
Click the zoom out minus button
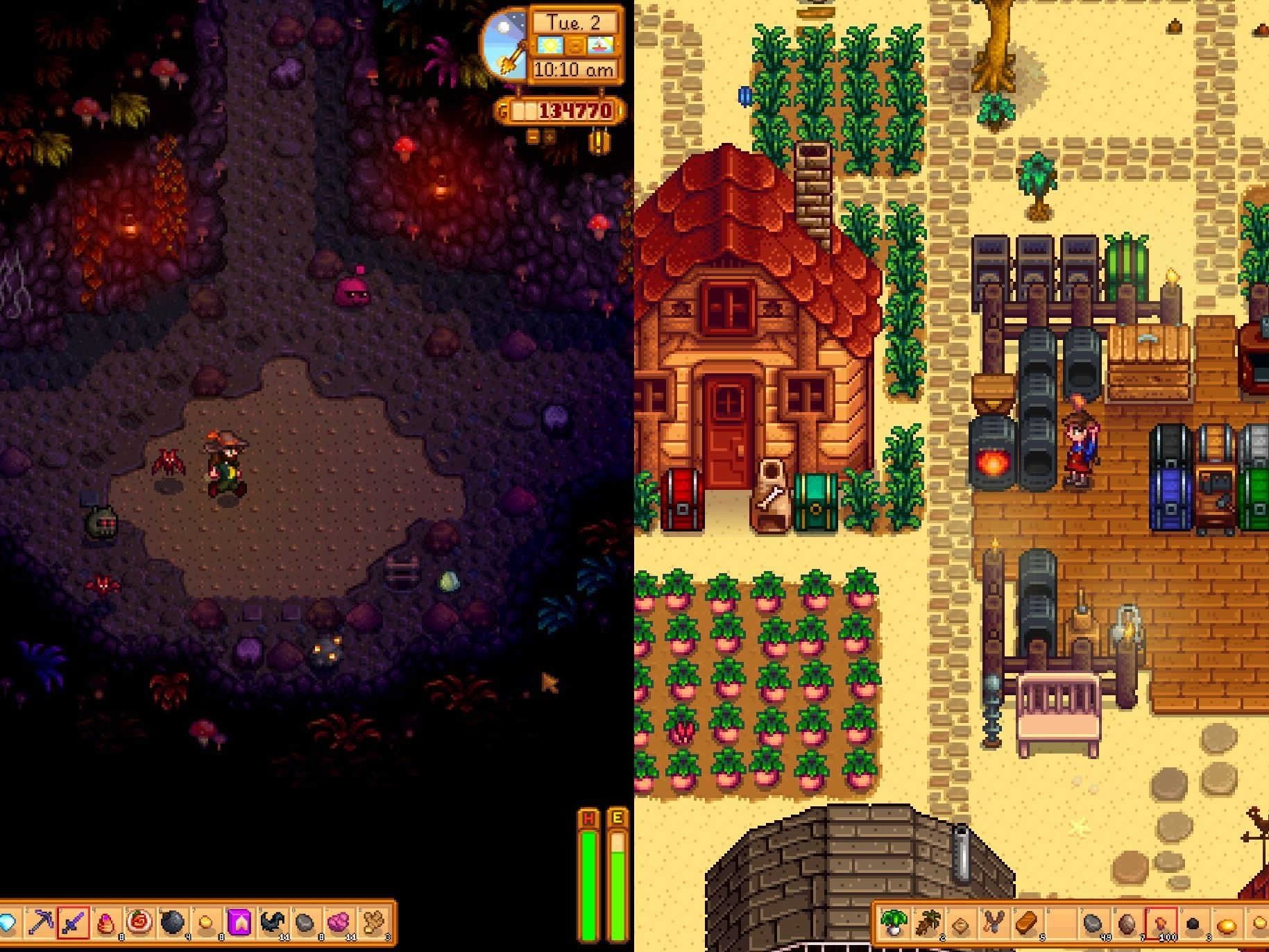[533, 137]
